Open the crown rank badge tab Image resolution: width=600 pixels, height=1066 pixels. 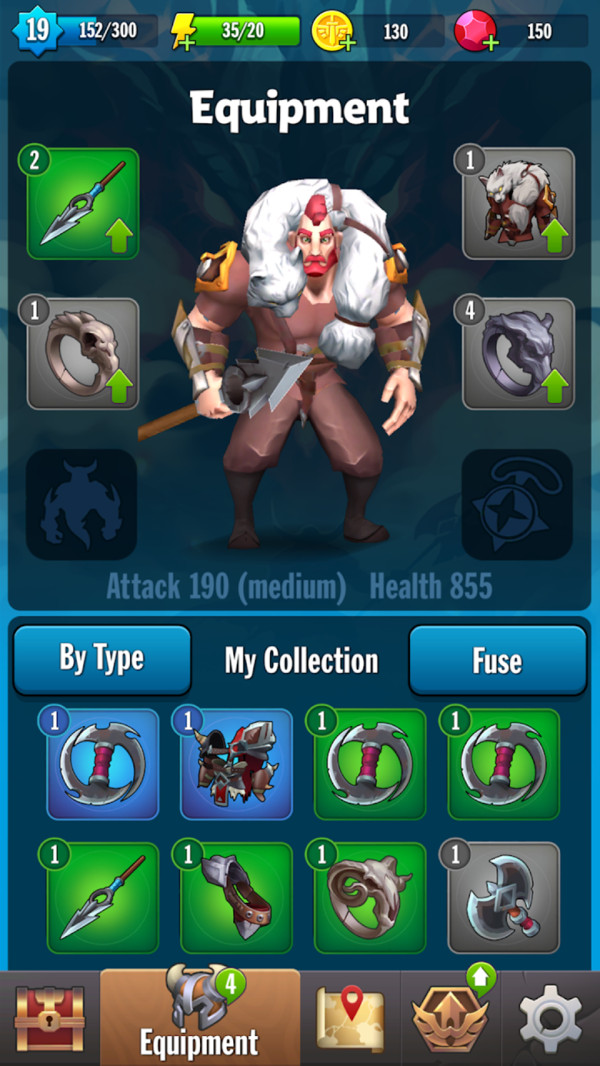pos(450,1018)
